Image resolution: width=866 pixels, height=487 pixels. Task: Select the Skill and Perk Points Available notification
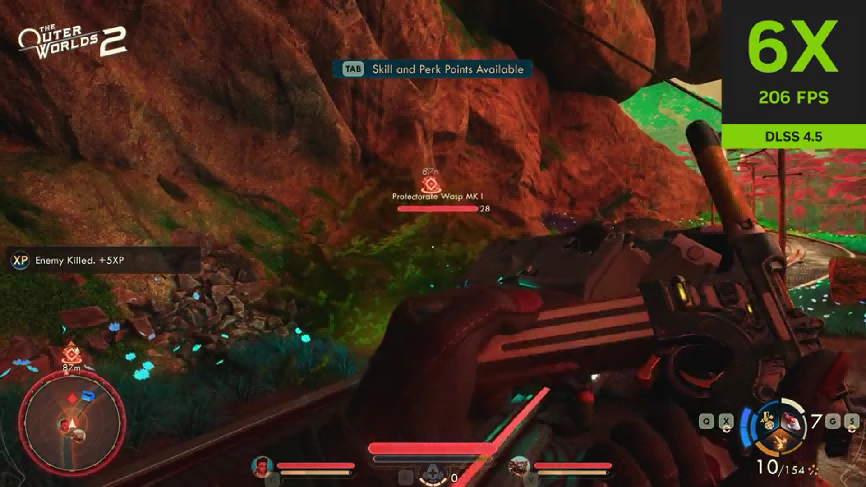pyautogui.click(x=432, y=69)
